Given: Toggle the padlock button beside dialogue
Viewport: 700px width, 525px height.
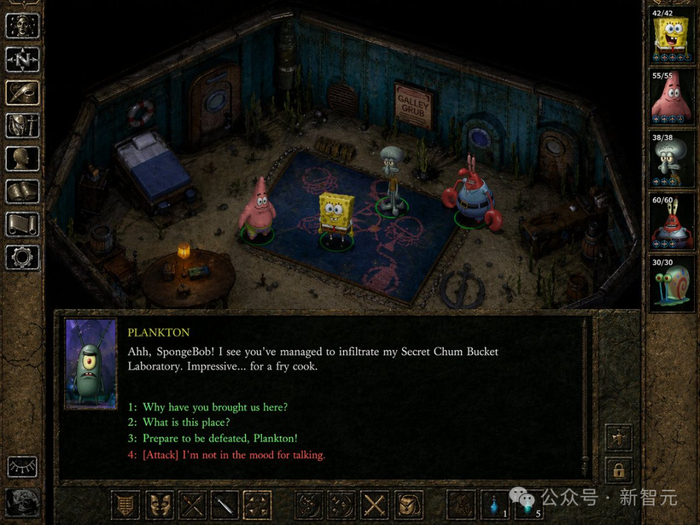Looking at the screenshot, I should tap(618, 469).
